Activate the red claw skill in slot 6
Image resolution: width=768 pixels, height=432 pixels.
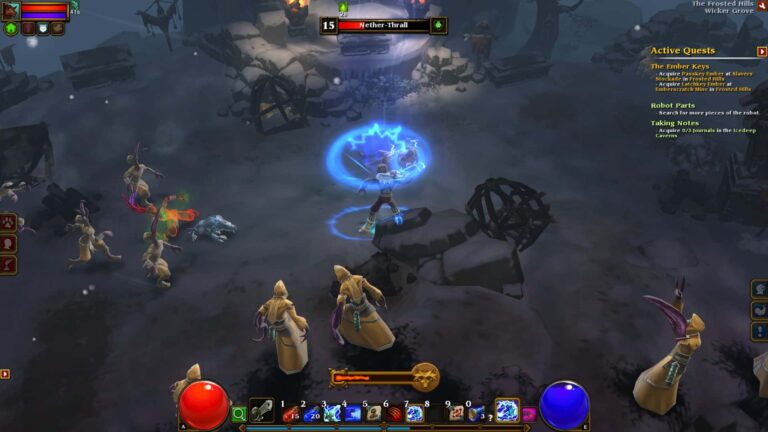[393, 411]
